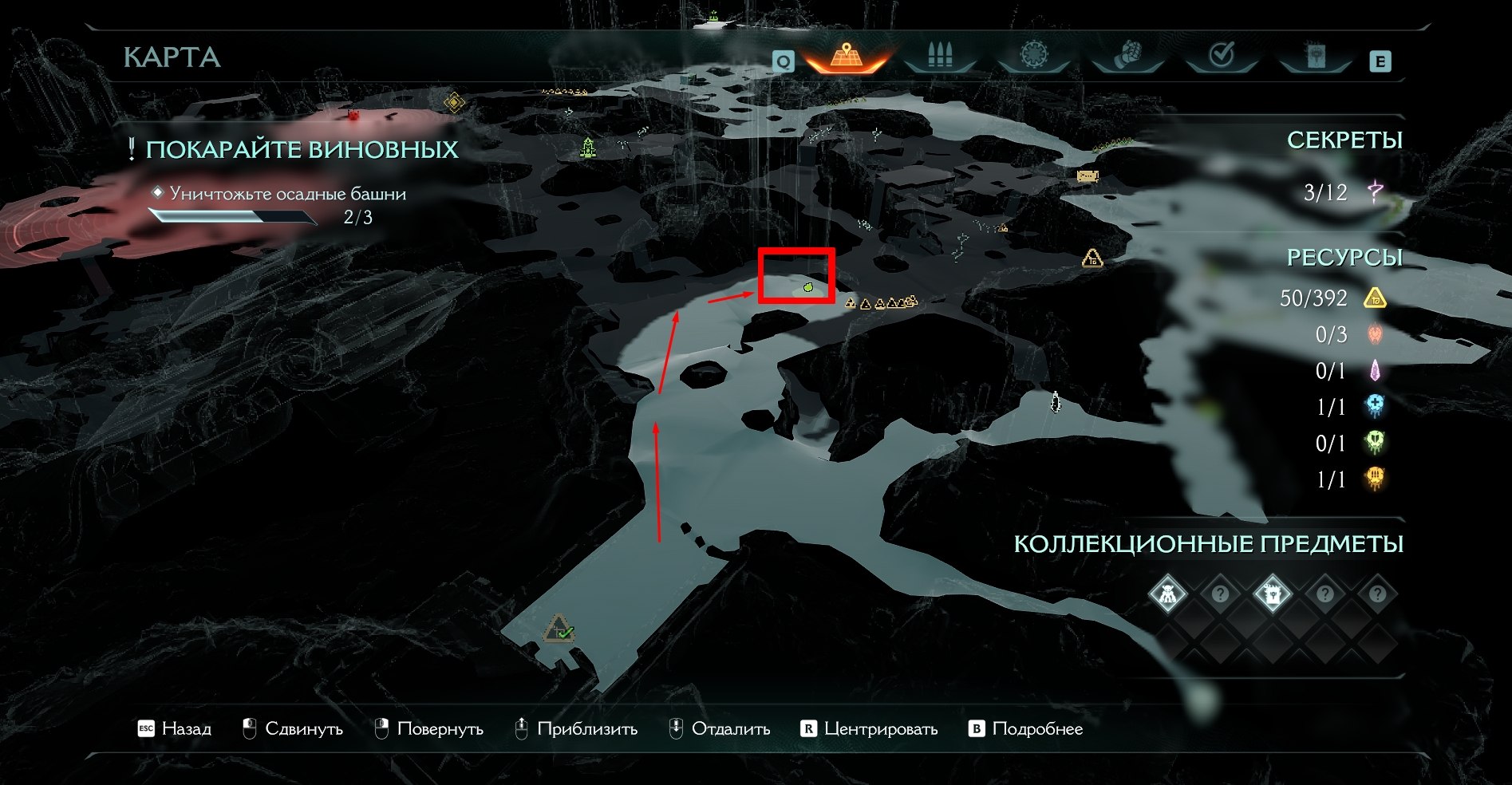This screenshot has height=785, width=1512.
Task: Switch to the armored fist tab
Action: 1127,56
